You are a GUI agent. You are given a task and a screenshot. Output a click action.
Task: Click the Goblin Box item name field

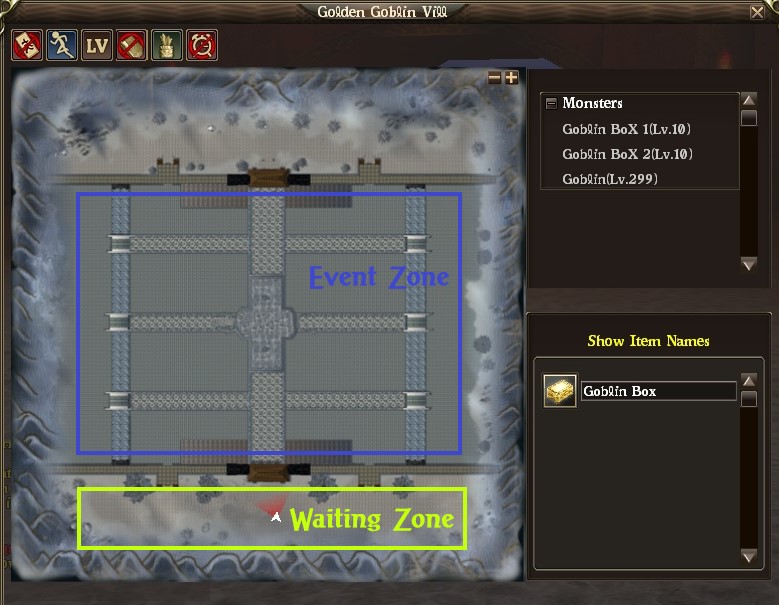(x=658, y=391)
